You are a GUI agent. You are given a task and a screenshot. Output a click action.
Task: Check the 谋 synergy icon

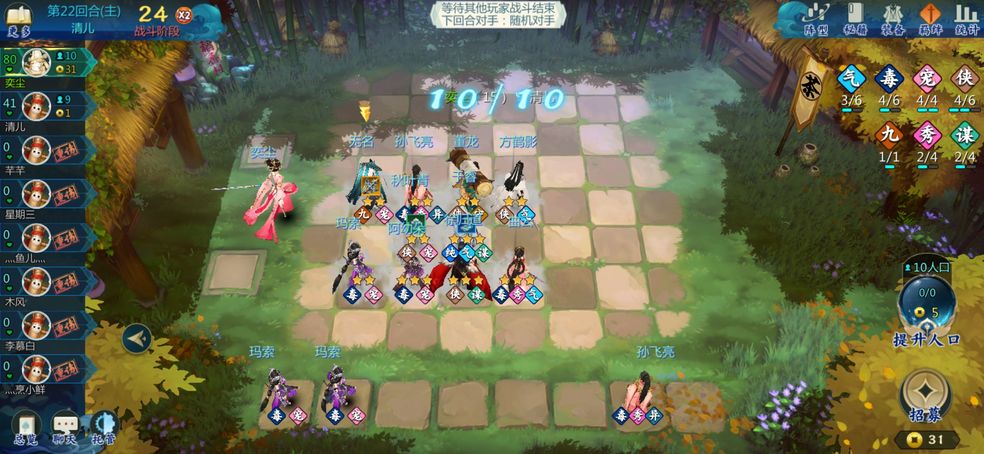965,135
